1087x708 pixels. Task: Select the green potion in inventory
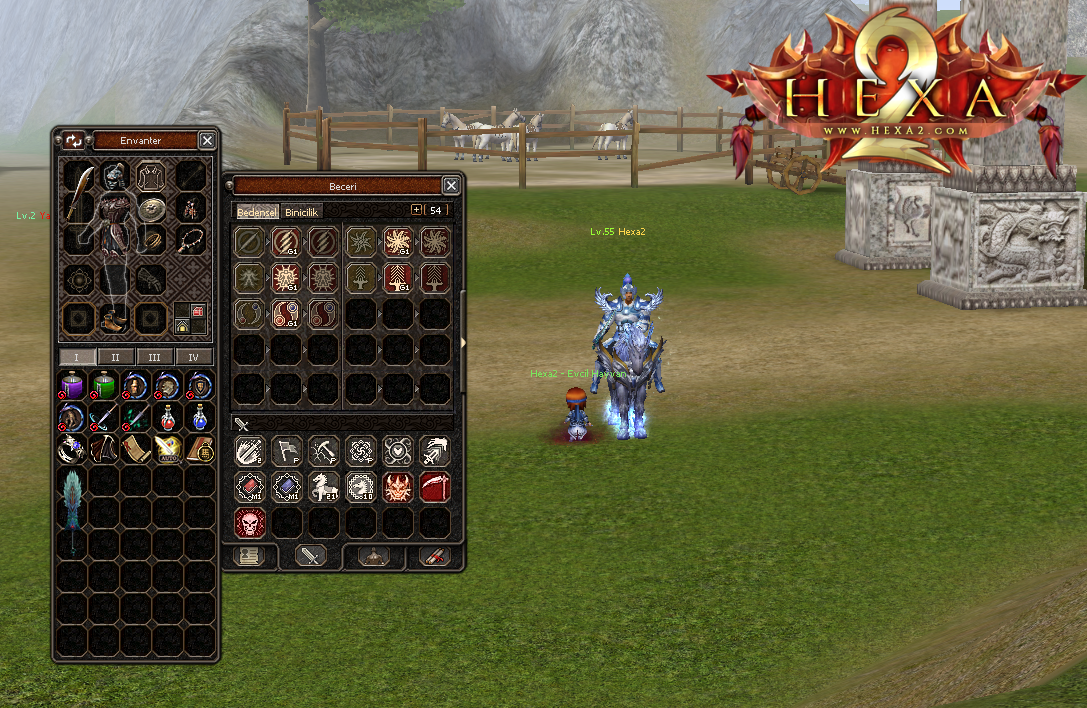[x=103, y=385]
